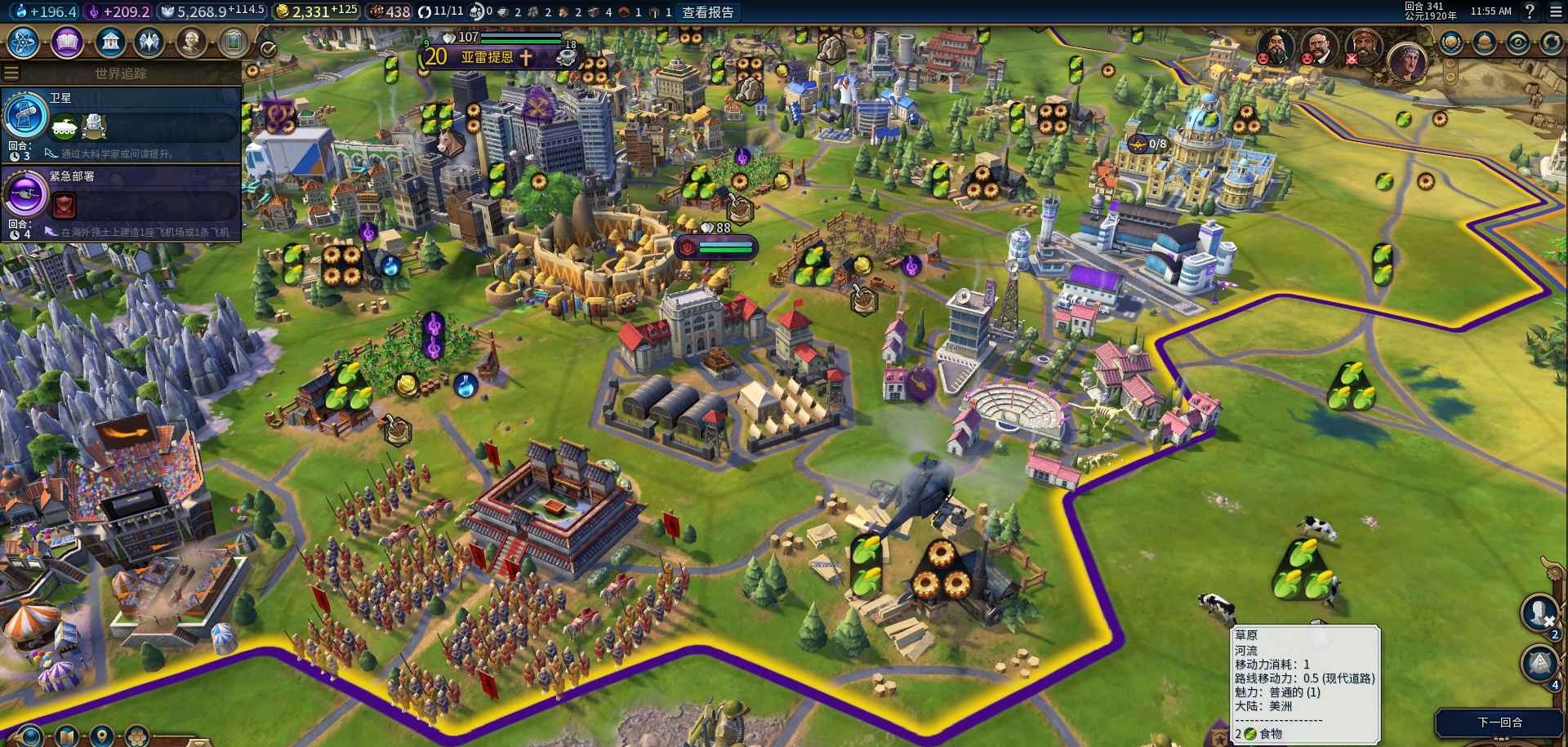The height and width of the screenshot is (747, 1568).
Task: Click 下一回合 next turn button
Action: pyautogui.click(x=1500, y=722)
